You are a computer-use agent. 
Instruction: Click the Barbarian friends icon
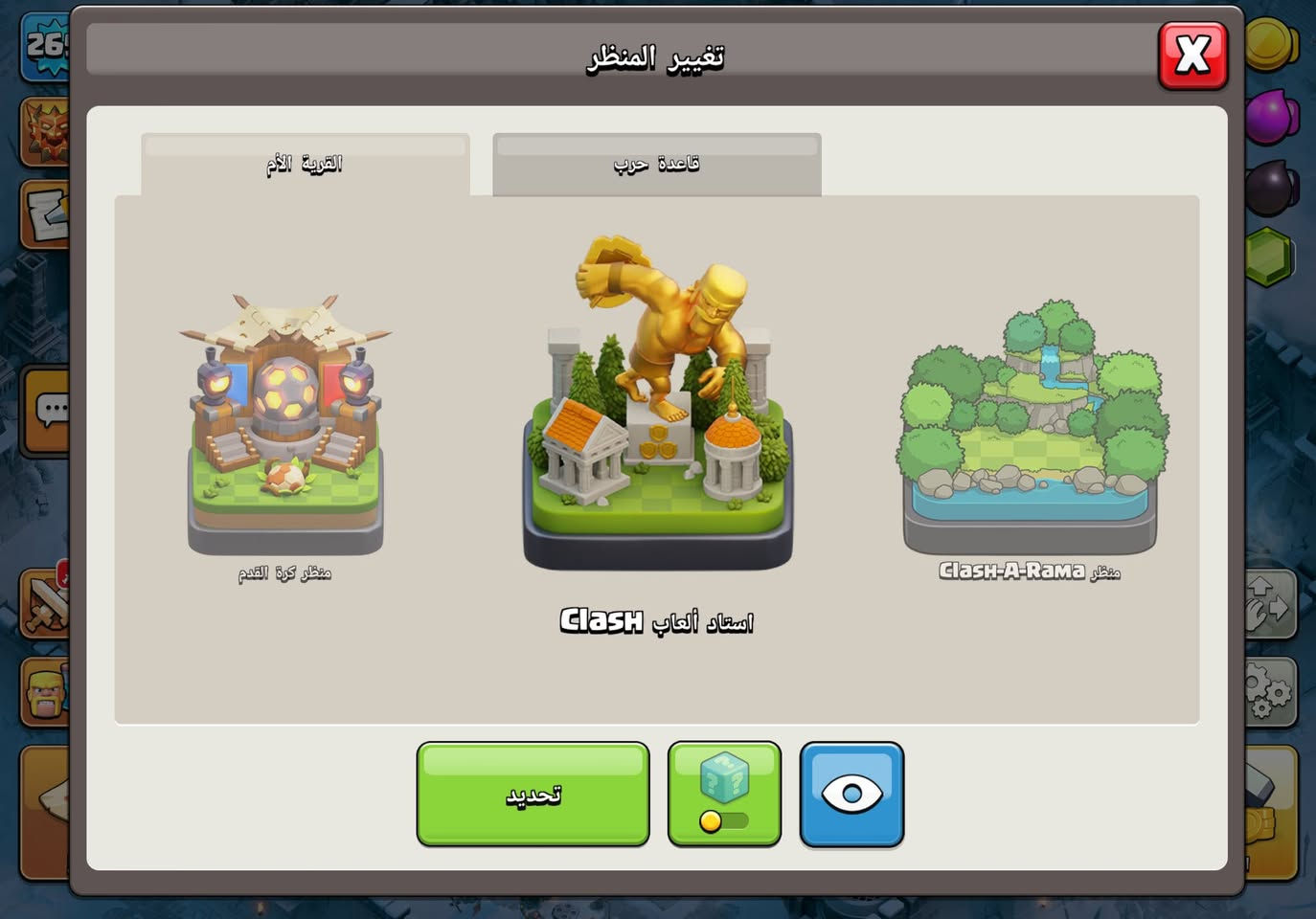[x=44, y=692]
